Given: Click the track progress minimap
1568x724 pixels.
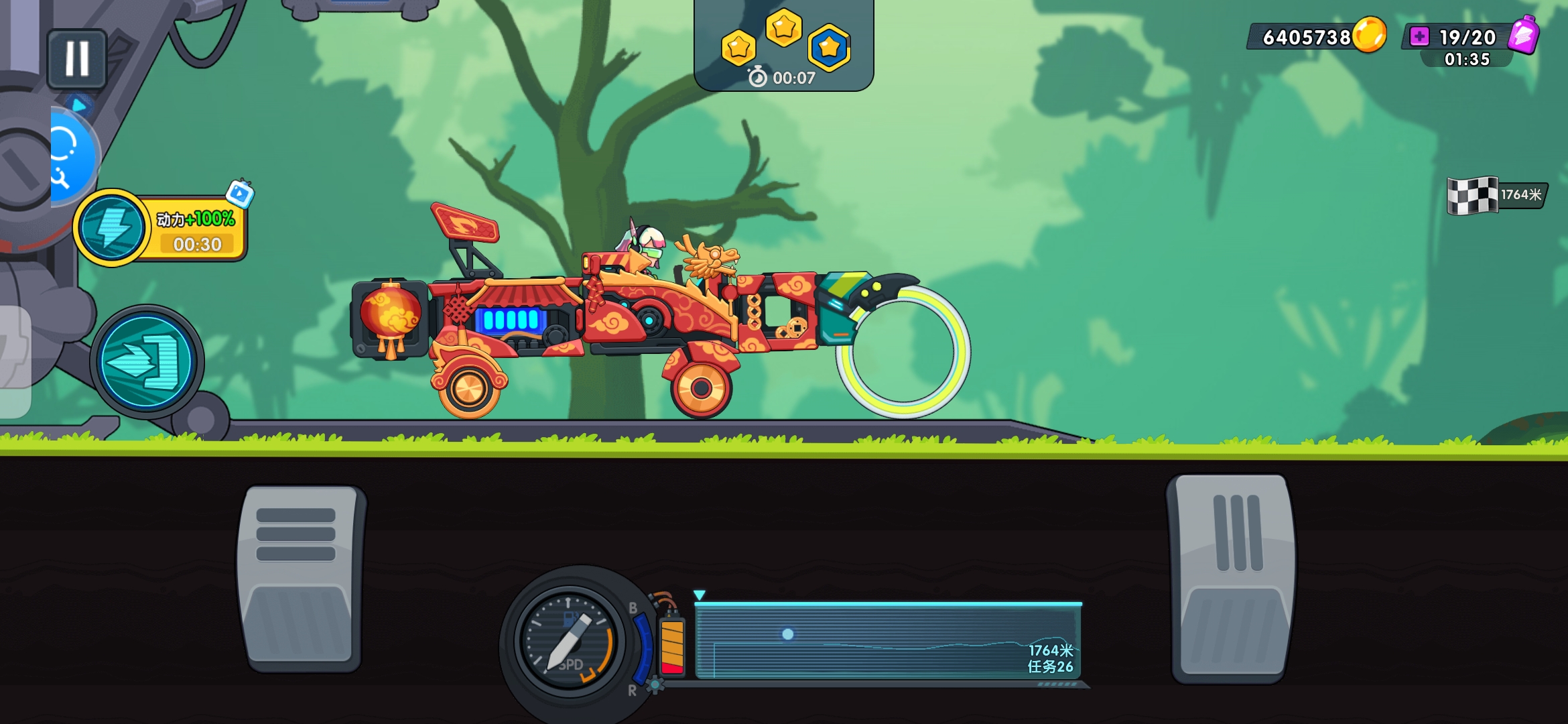Looking at the screenshot, I should coord(888,641).
